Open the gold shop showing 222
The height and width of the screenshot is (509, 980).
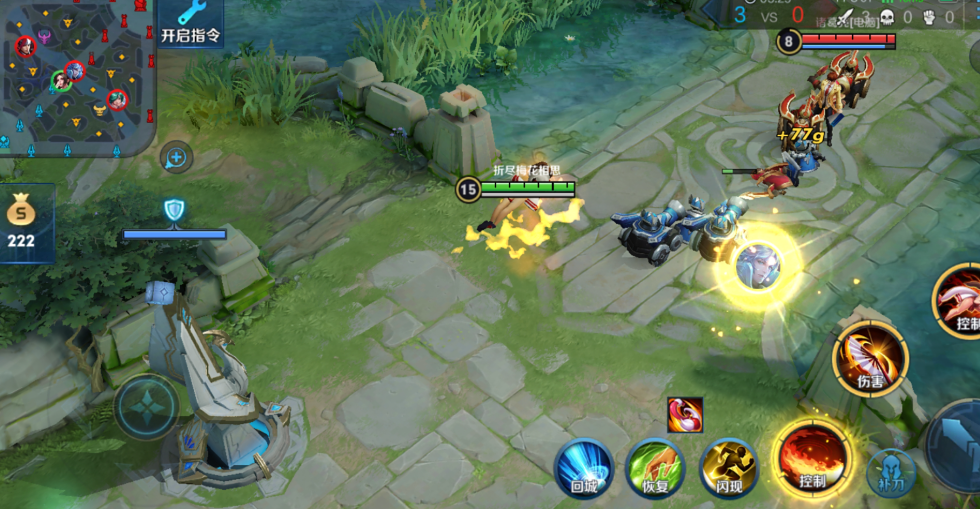22,223
